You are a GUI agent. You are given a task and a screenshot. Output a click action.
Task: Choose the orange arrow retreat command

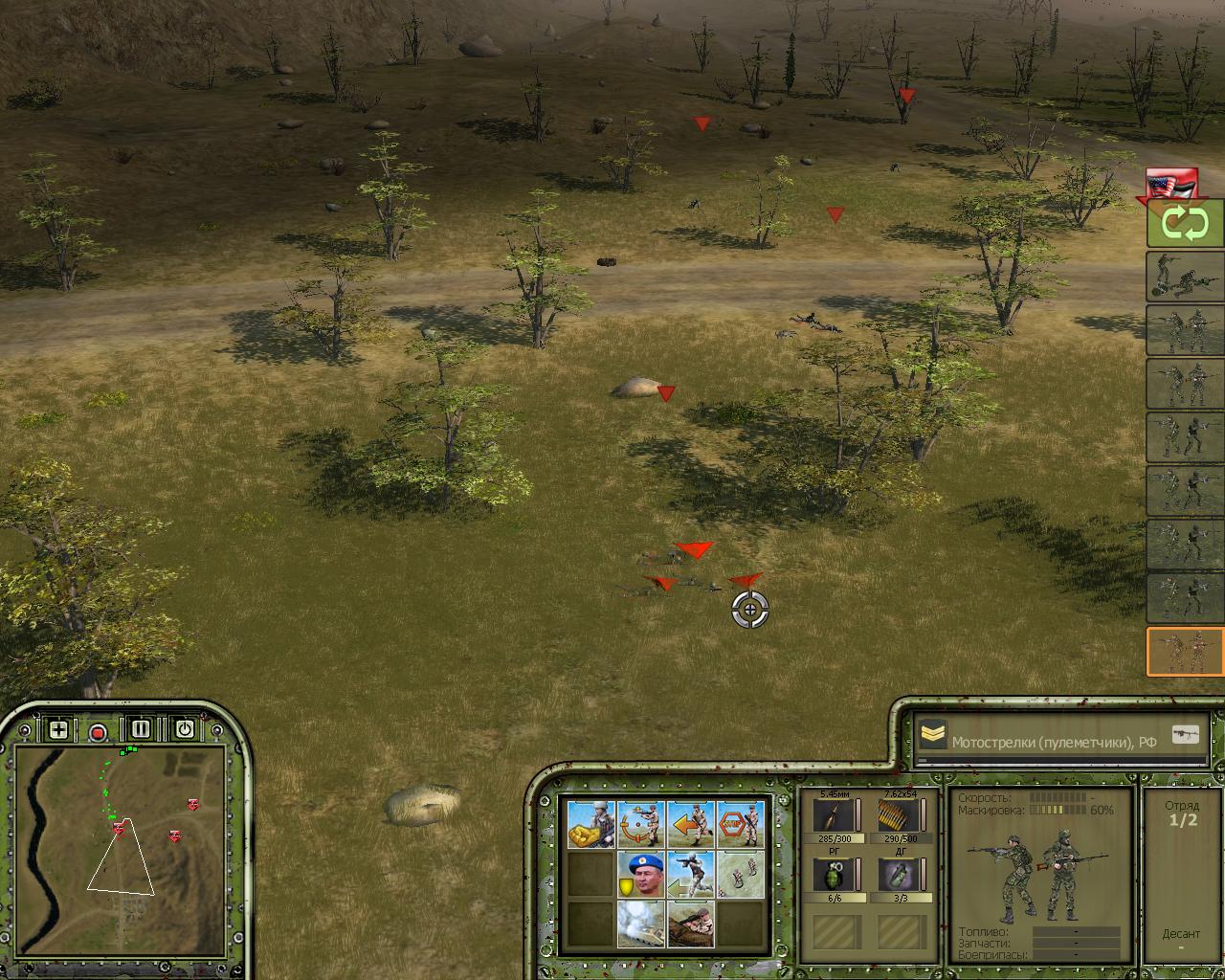click(691, 824)
